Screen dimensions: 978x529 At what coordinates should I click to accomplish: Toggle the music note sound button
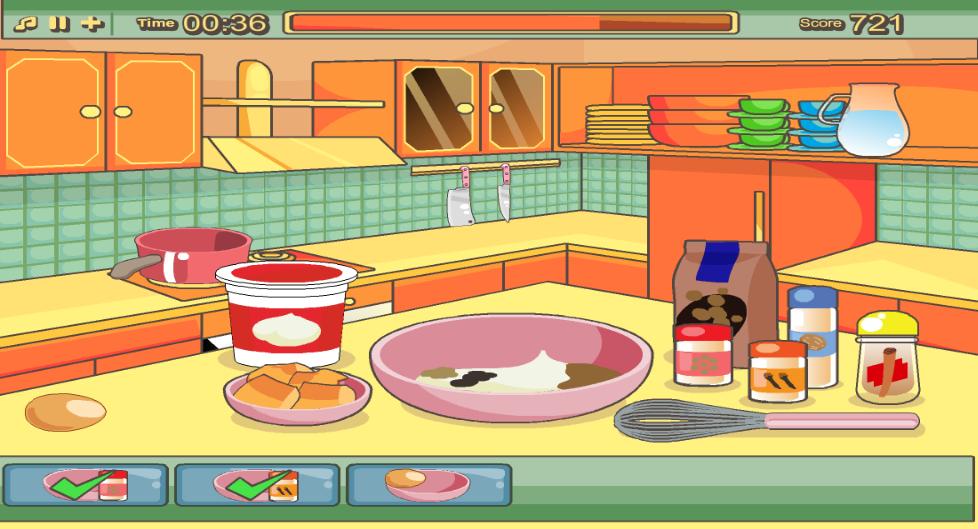click(x=33, y=23)
